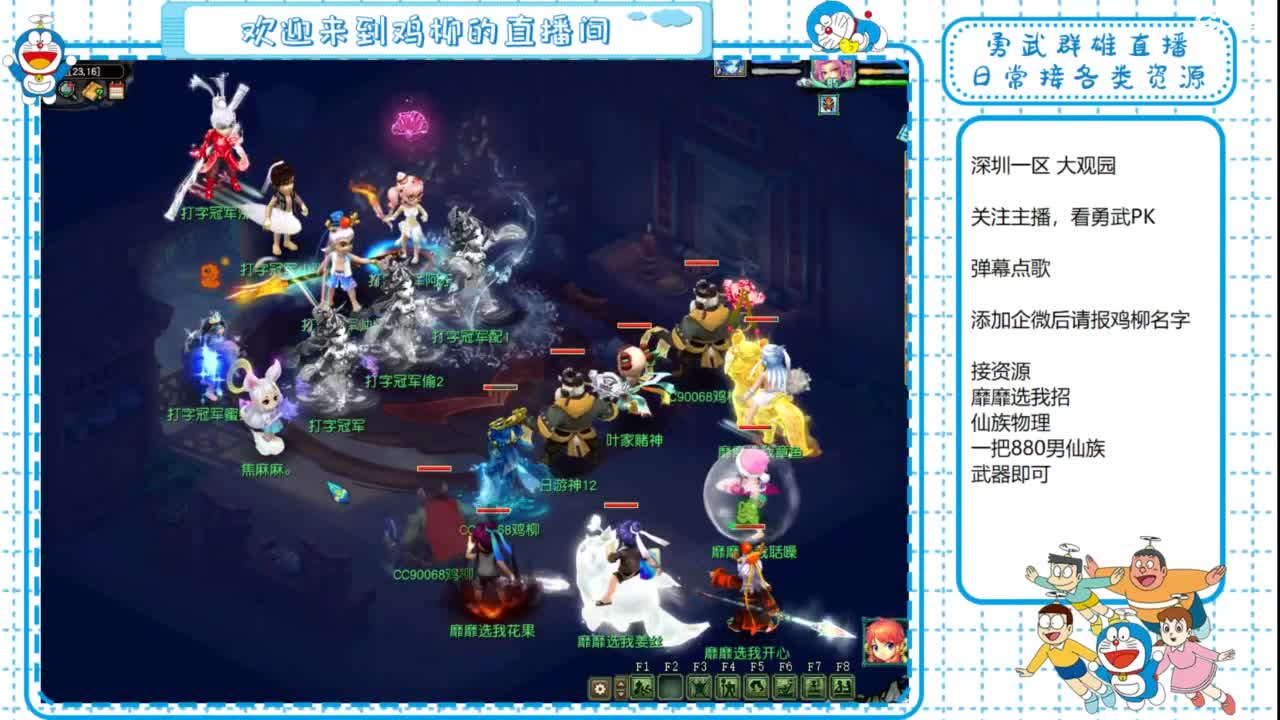Image resolution: width=1280 pixels, height=720 pixels.
Task: Activate the F3 shortcut action icon
Action: coord(699,685)
